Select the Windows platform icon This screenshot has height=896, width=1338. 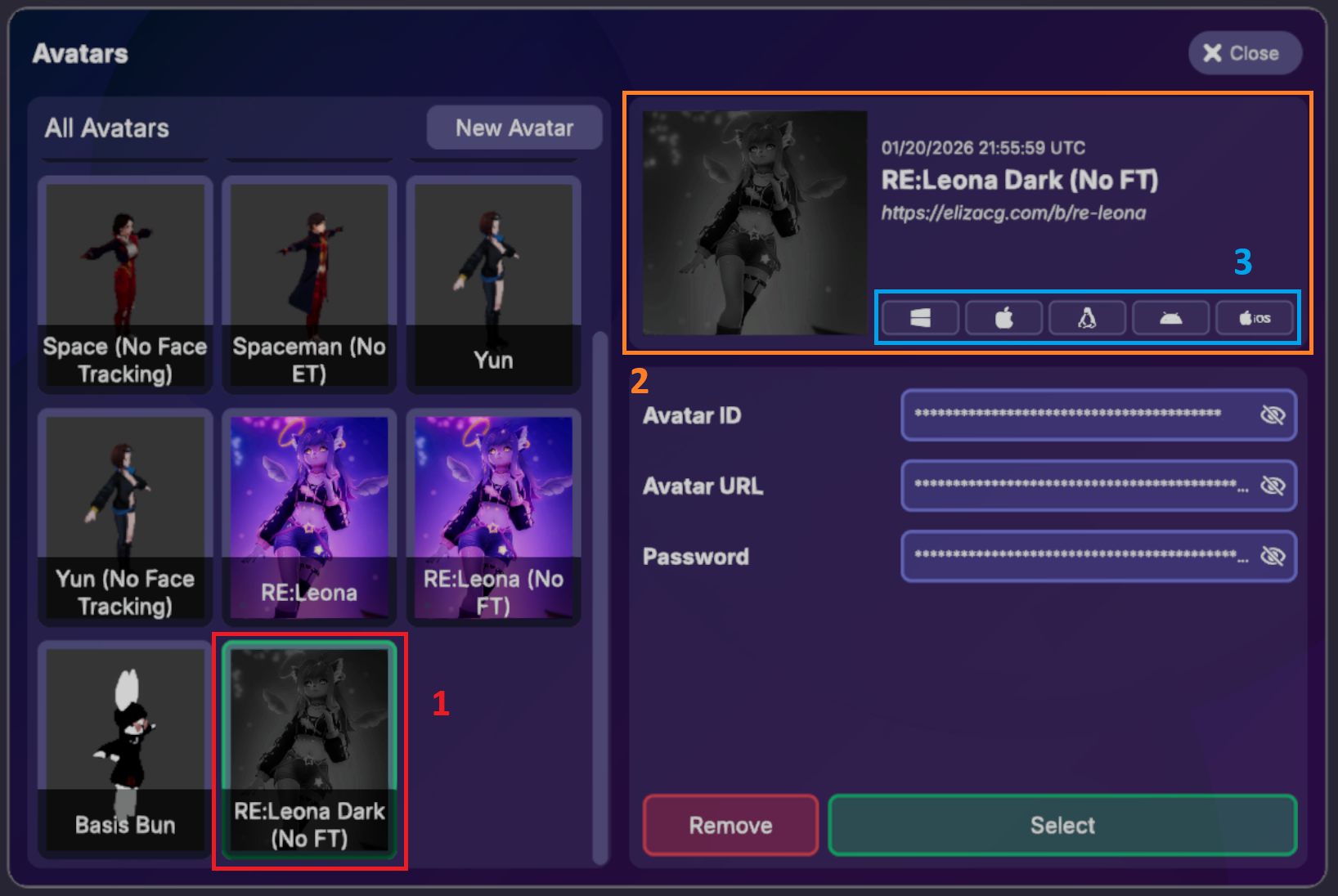point(918,318)
